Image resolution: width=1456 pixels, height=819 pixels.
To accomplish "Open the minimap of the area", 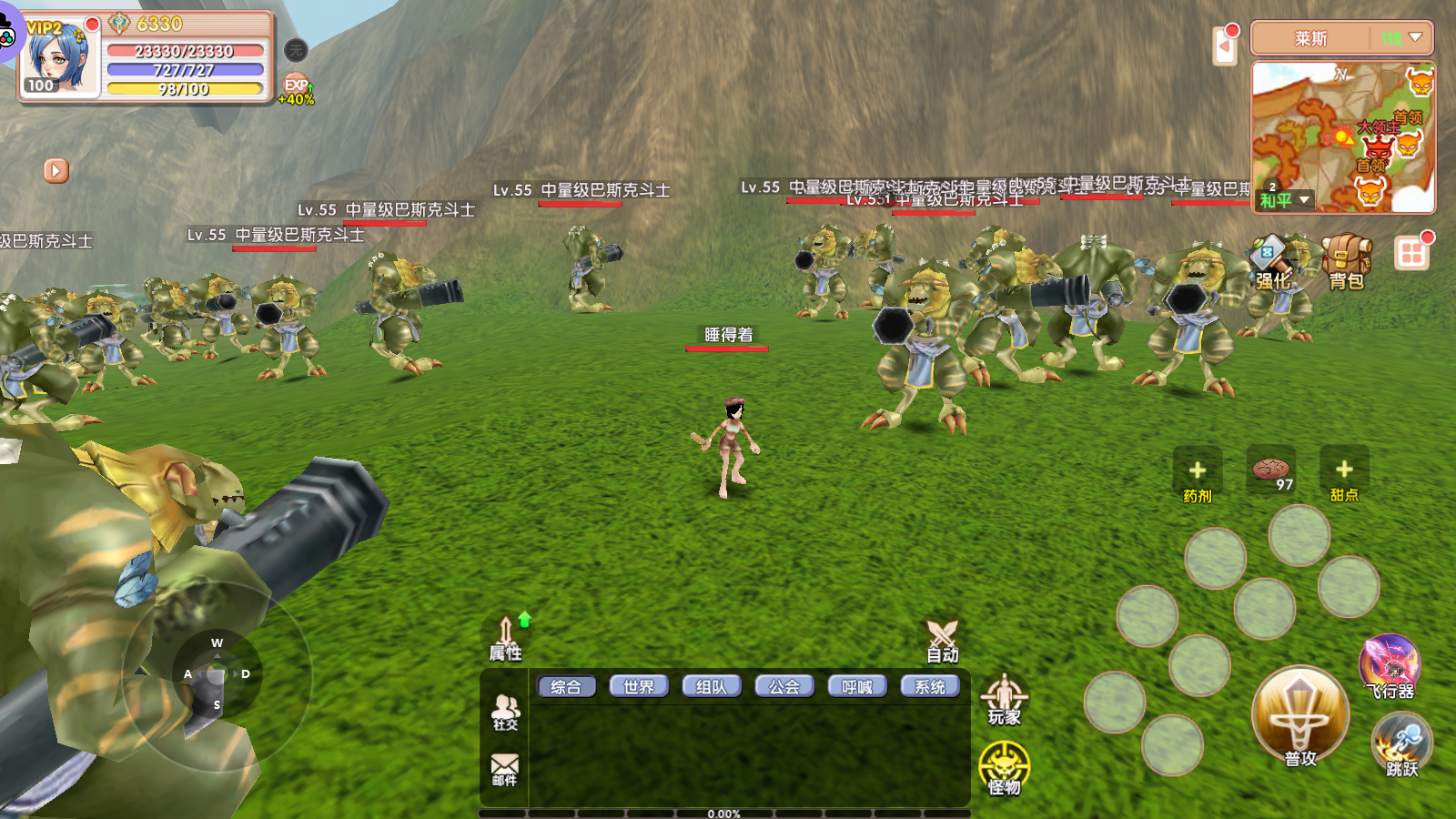I will (x=1342, y=136).
